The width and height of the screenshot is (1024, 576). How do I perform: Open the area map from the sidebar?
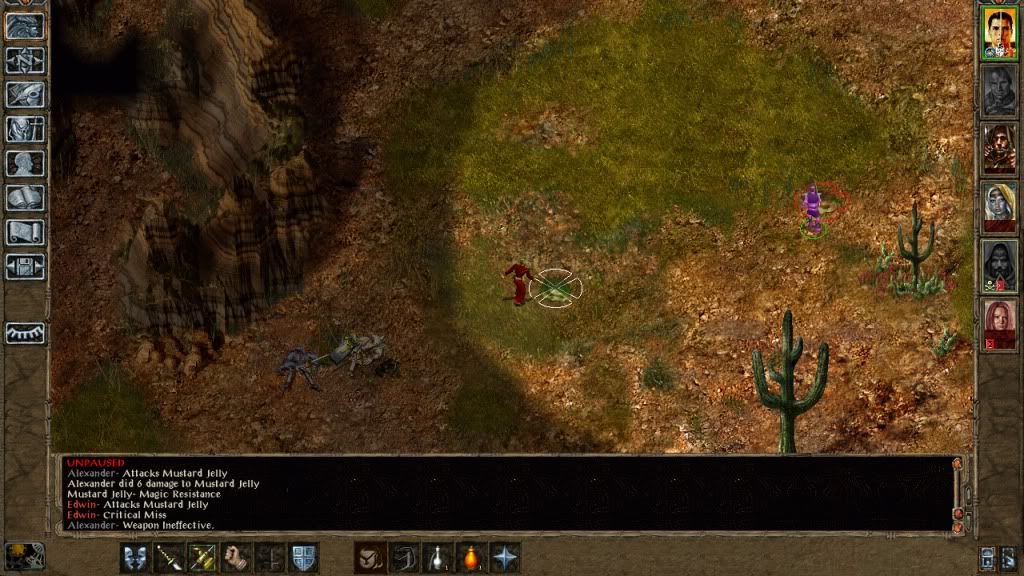click(25, 60)
